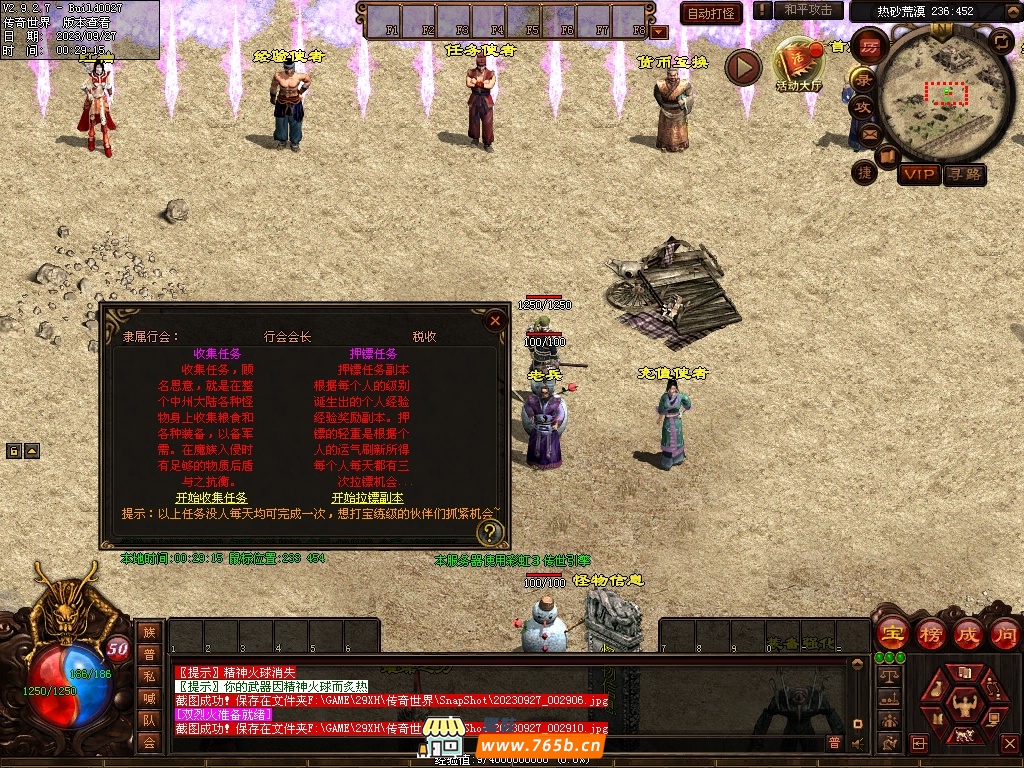Screen dimensions: 1024x768
Task: Activate pathfinding (寻路) button
Action: pyautogui.click(x=964, y=174)
